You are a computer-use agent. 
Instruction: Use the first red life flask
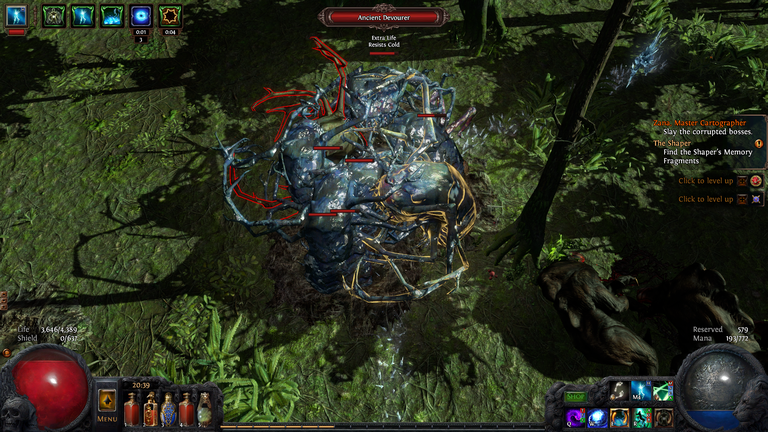tap(132, 409)
